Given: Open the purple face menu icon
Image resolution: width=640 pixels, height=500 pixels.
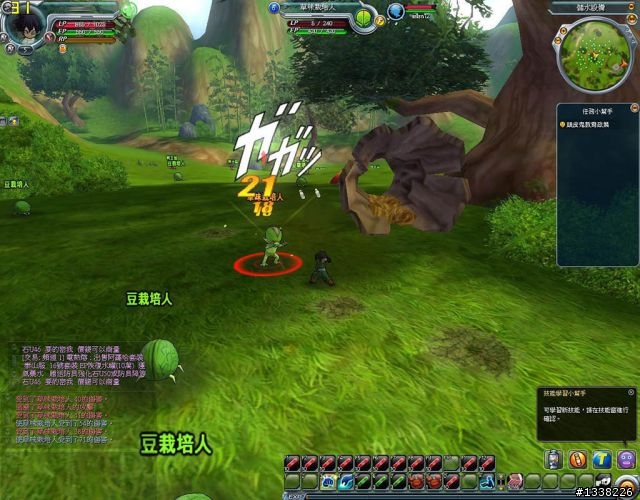Looking at the screenshot, I should [x=626, y=458].
